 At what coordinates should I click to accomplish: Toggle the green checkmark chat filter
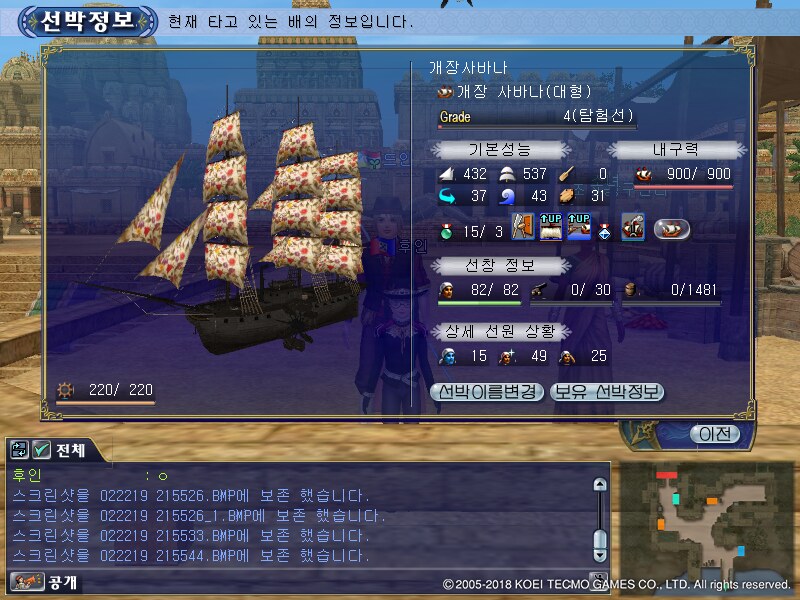(41, 451)
